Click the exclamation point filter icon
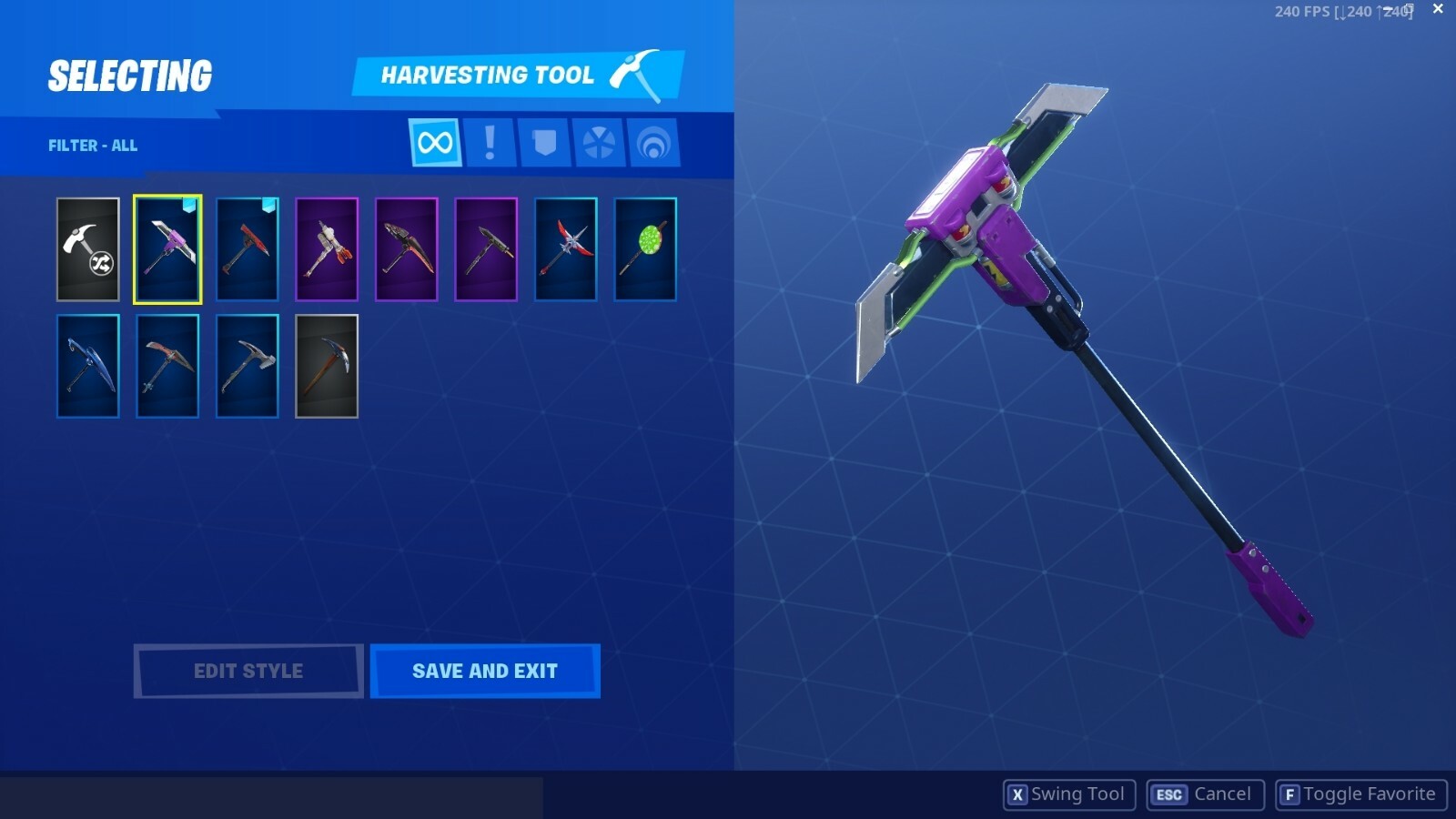The height and width of the screenshot is (819, 1456). point(488,144)
